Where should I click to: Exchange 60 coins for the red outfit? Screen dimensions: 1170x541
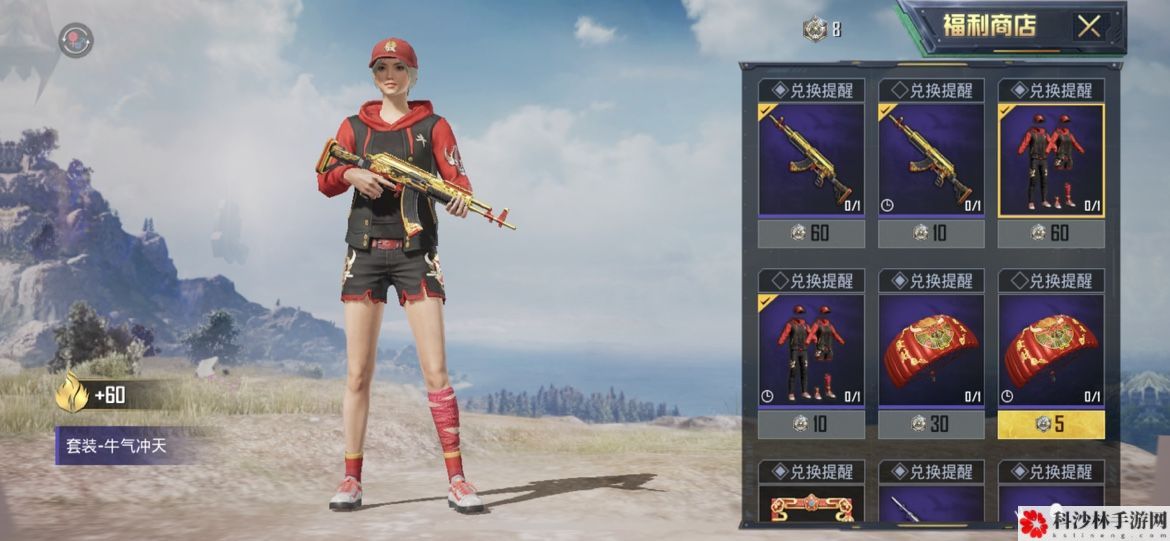tap(1051, 234)
